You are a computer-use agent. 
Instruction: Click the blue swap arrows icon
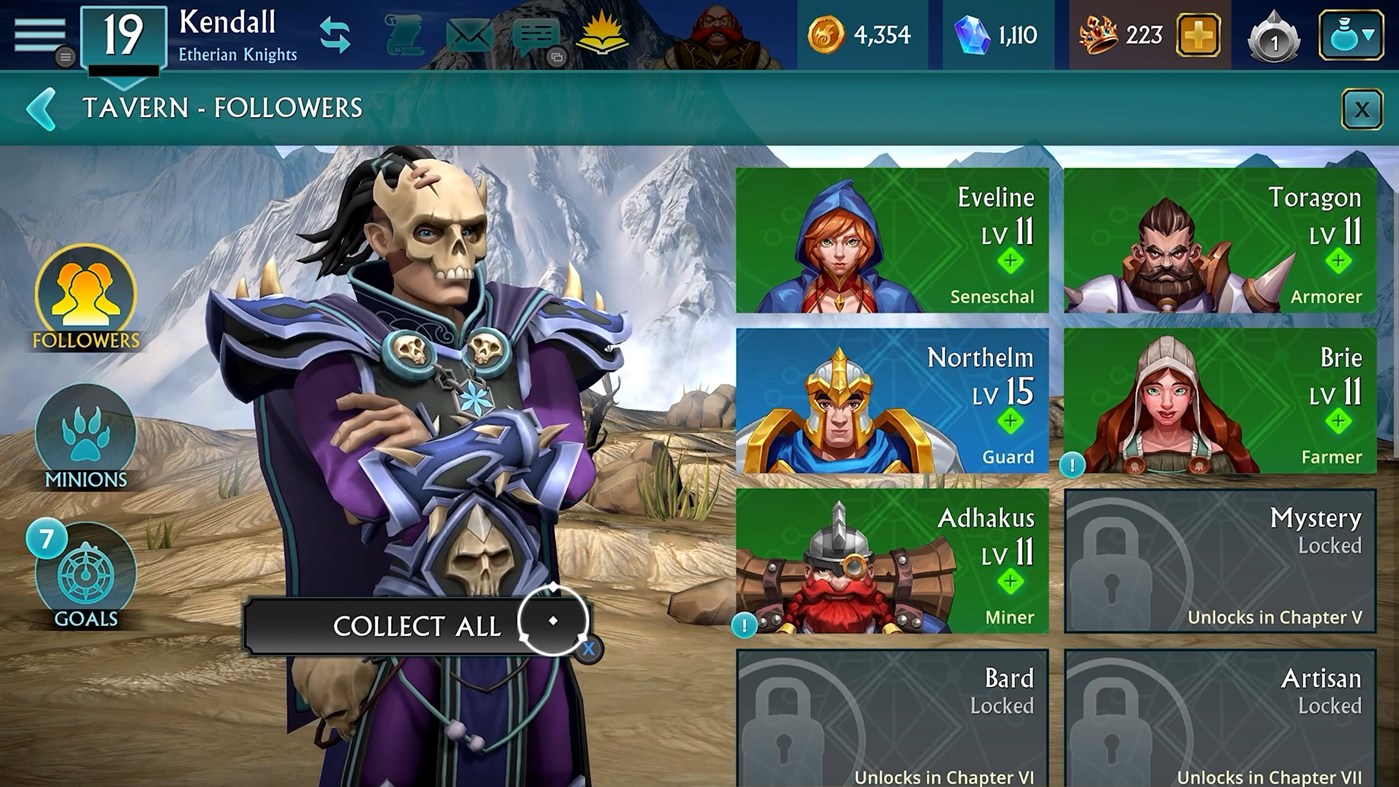point(334,33)
